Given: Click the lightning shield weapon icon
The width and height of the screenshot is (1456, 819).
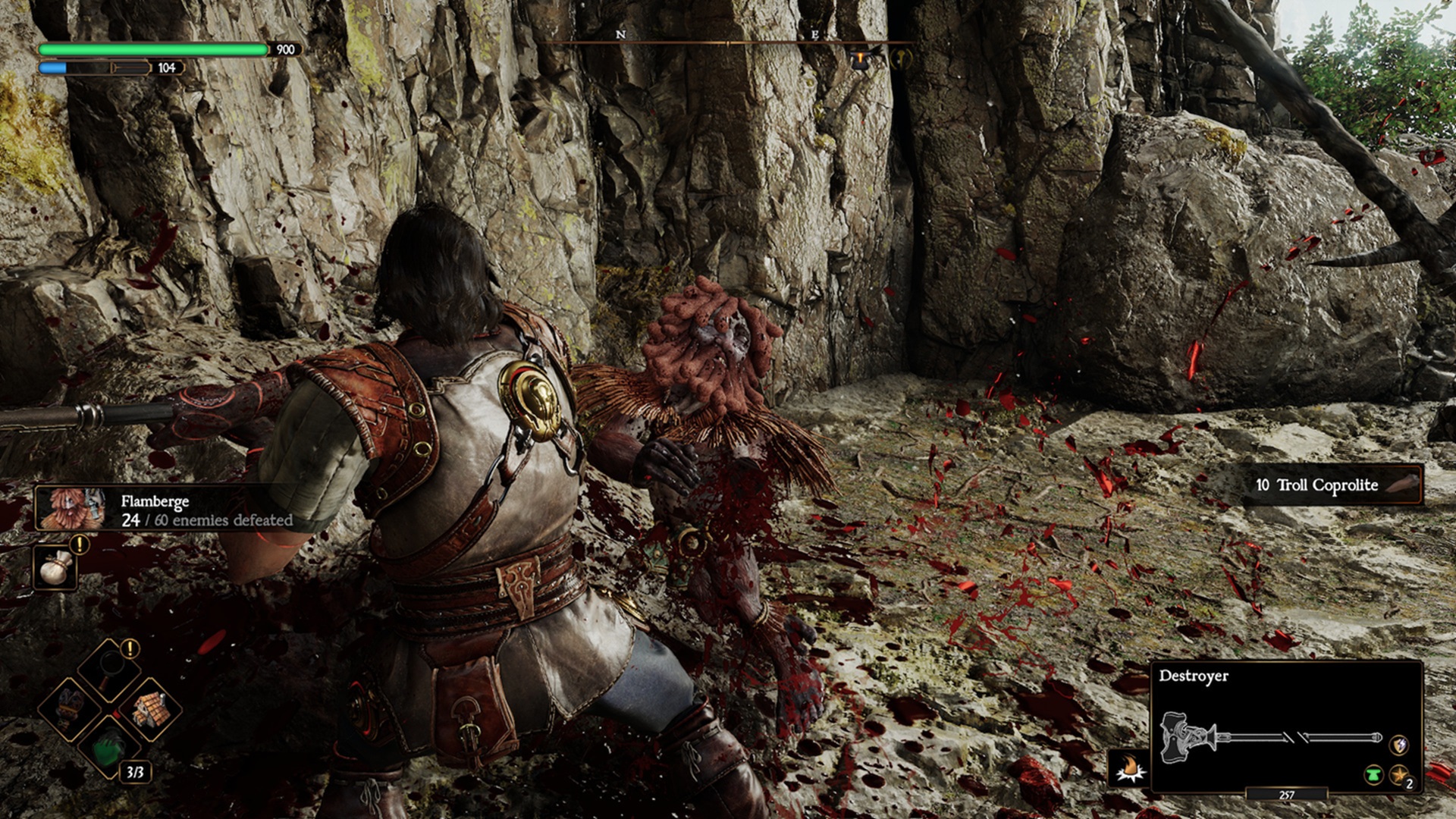Looking at the screenshot, I should point(1398,744).
